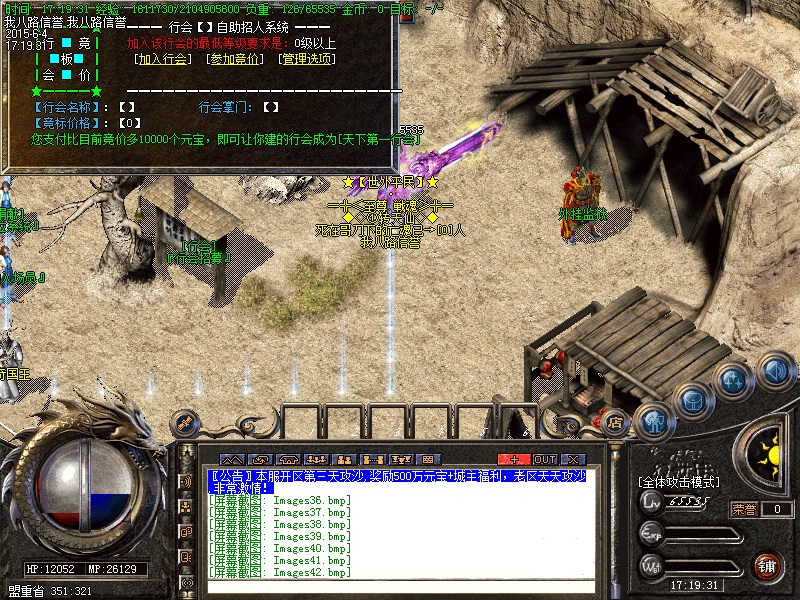Open the skills sparkle round button
The width and height of the screenshot is (800, 600).
[733, 380]
